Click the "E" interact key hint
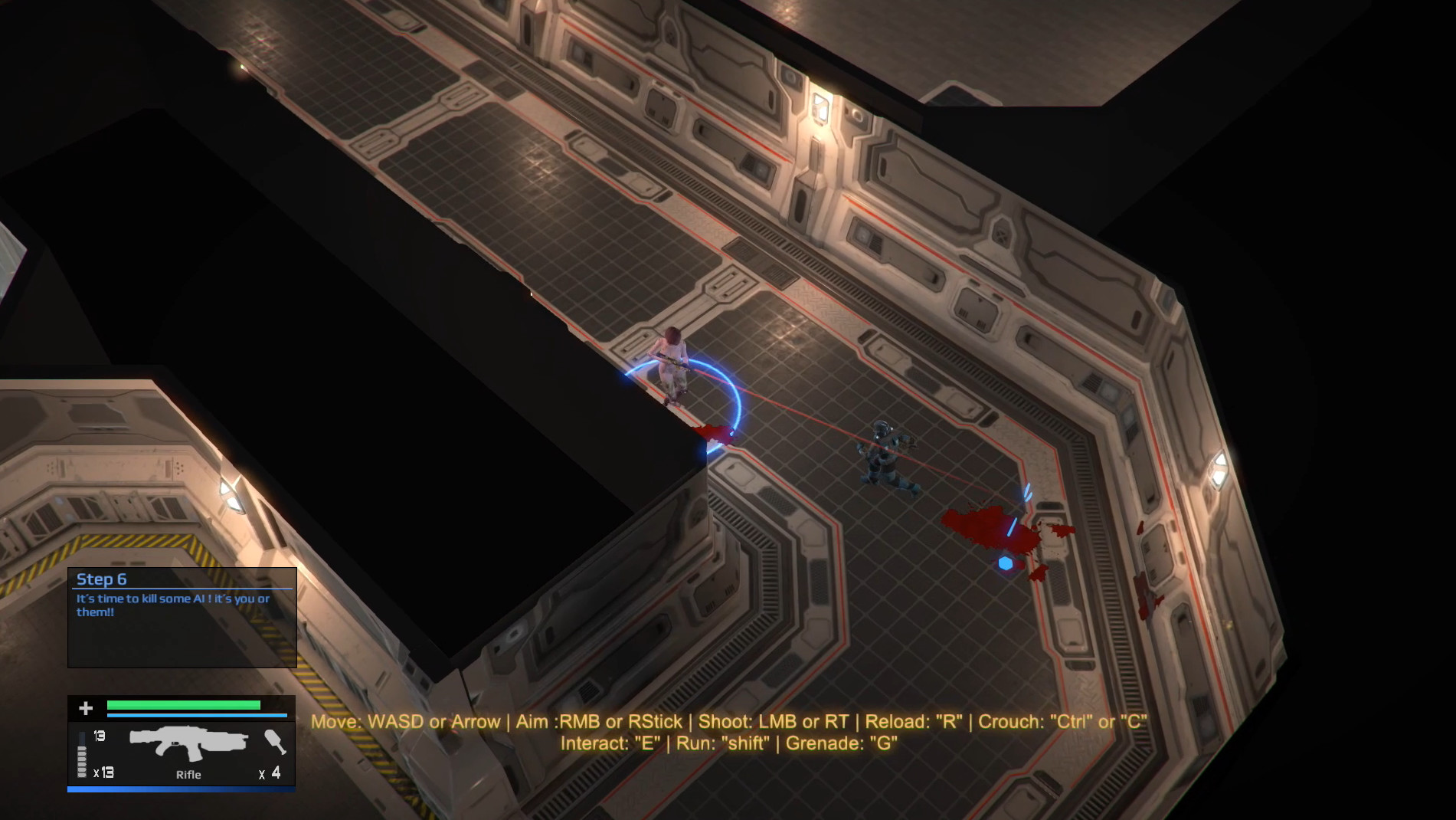The image size is (1456, 820). 647,743
